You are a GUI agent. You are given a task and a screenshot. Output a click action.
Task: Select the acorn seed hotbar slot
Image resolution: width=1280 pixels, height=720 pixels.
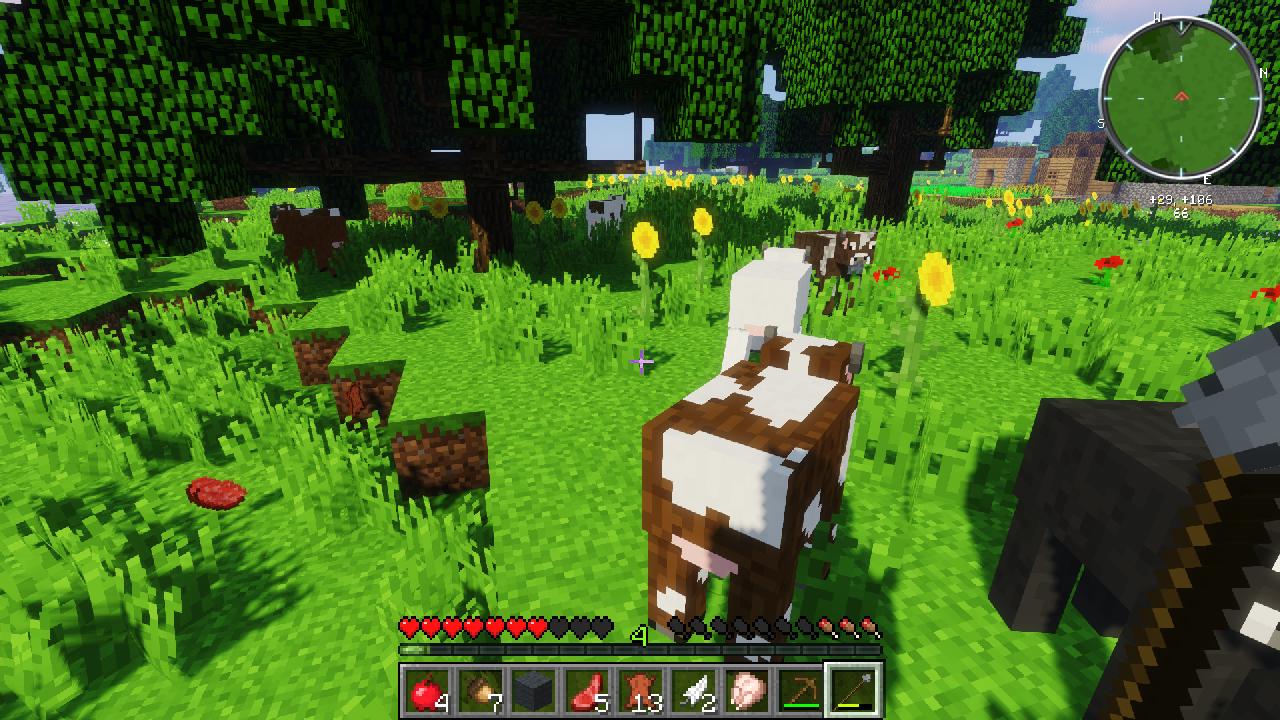tap(480, 691)
